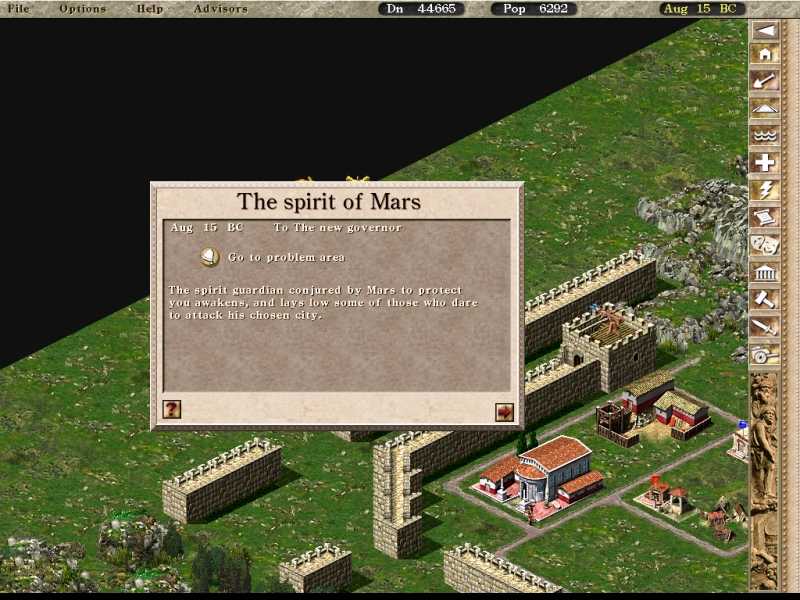The image size is (800, 600).
Task: Open the administration building menu
Action: pyautogui.click(x=765, y=271)
